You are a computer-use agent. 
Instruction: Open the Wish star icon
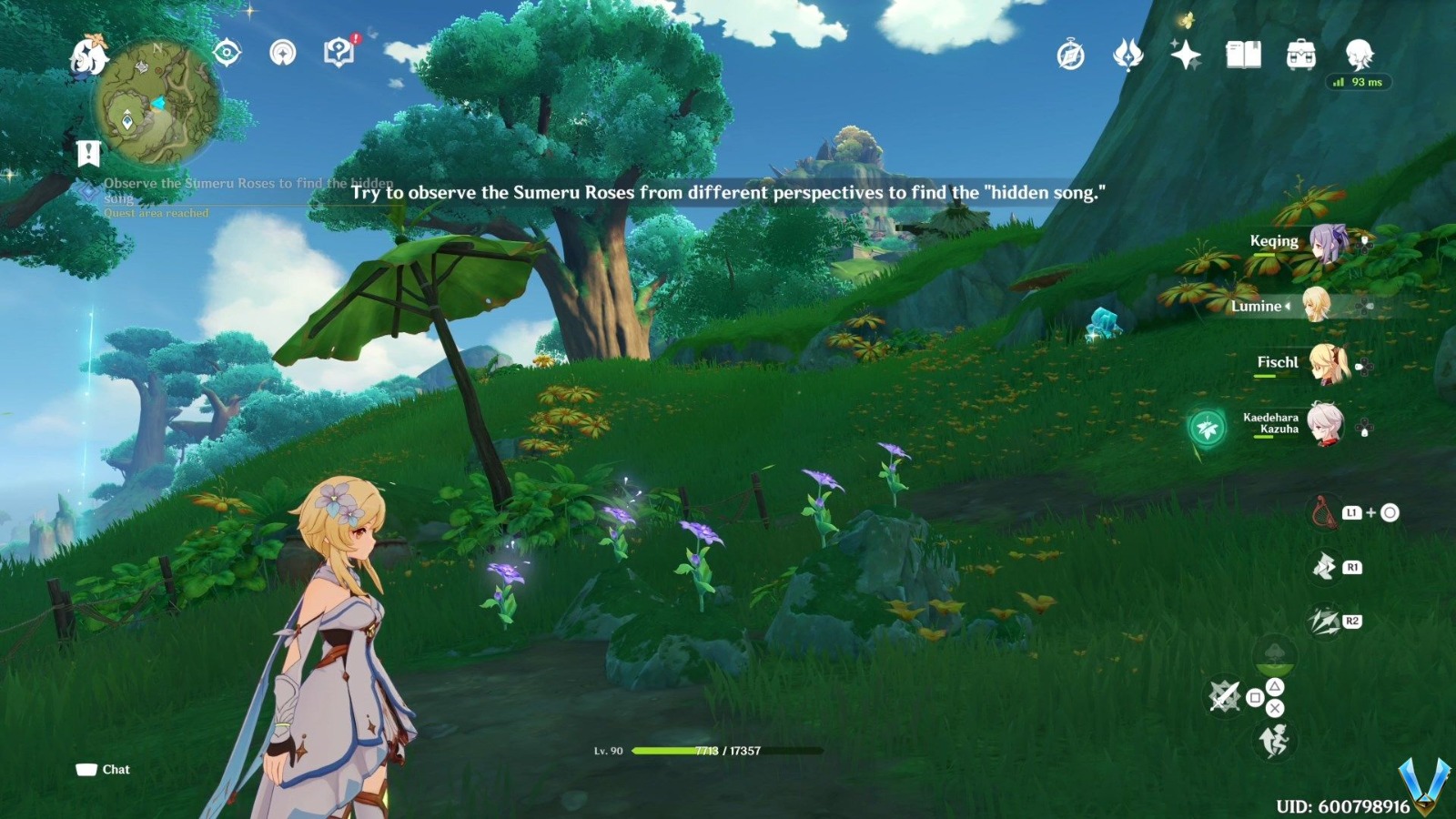point(1185,56)
